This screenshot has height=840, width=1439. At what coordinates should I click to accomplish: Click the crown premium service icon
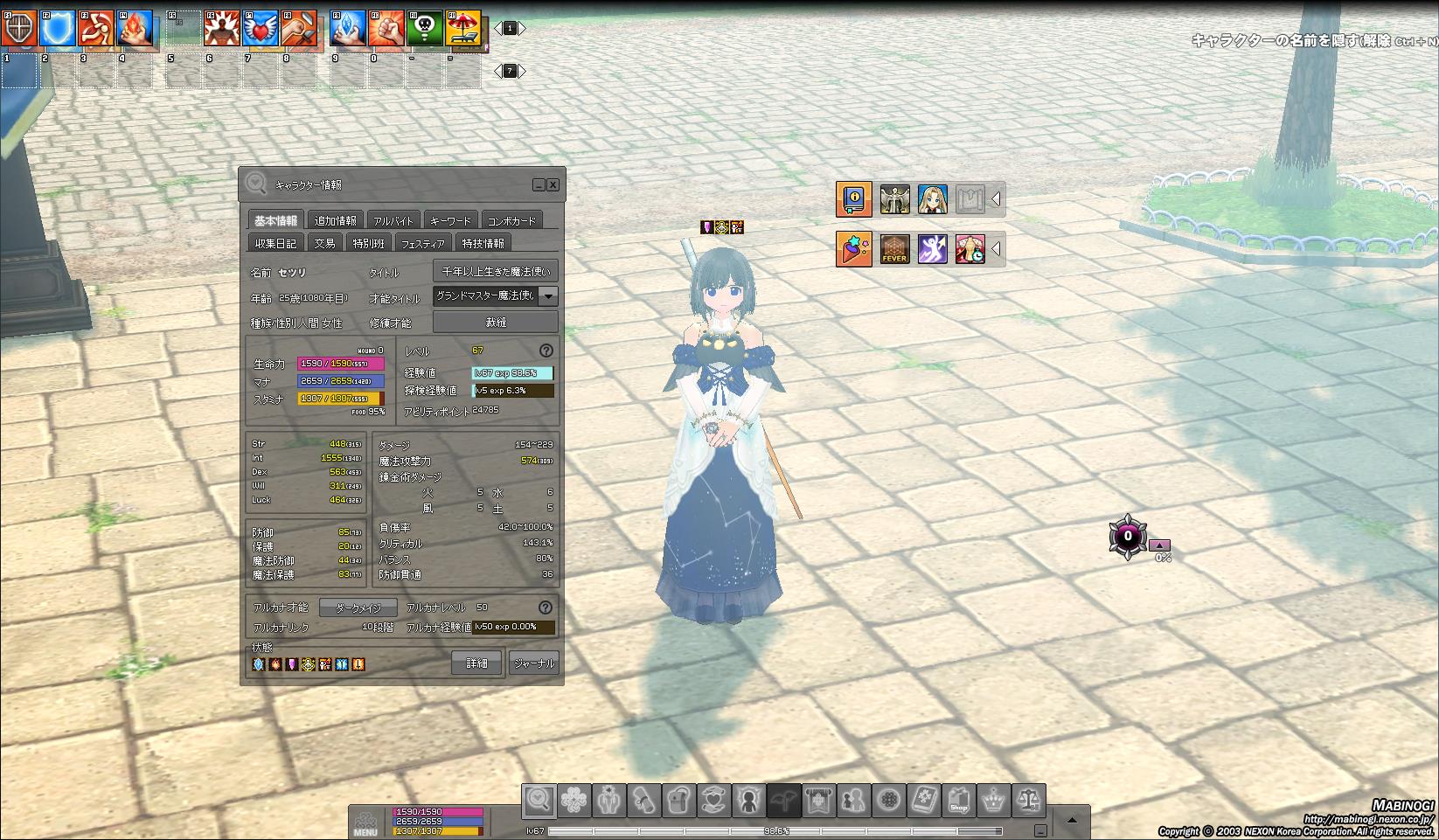[x=992, y=799]
